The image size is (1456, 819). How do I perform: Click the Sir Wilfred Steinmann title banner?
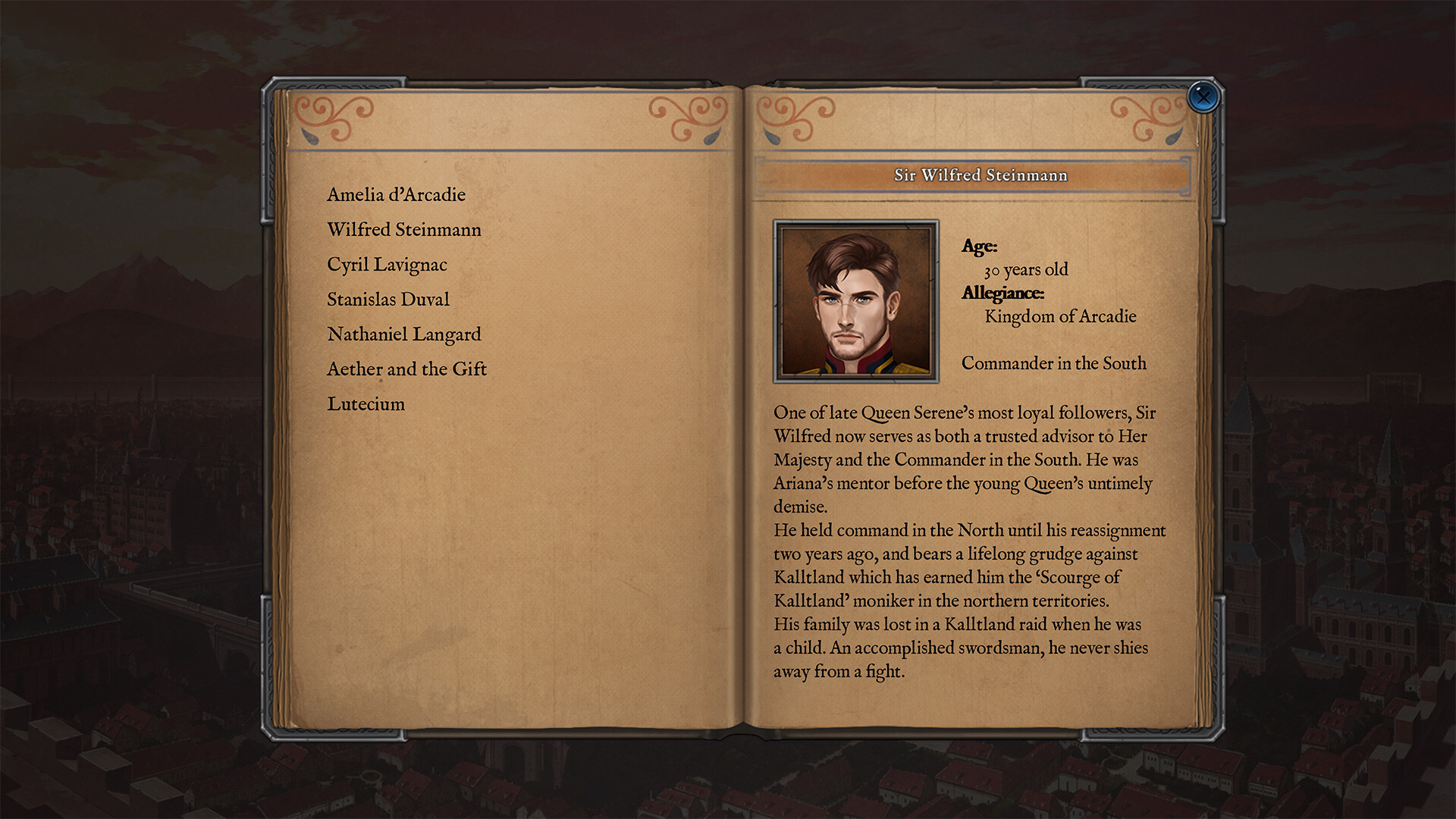pos(980,175)
